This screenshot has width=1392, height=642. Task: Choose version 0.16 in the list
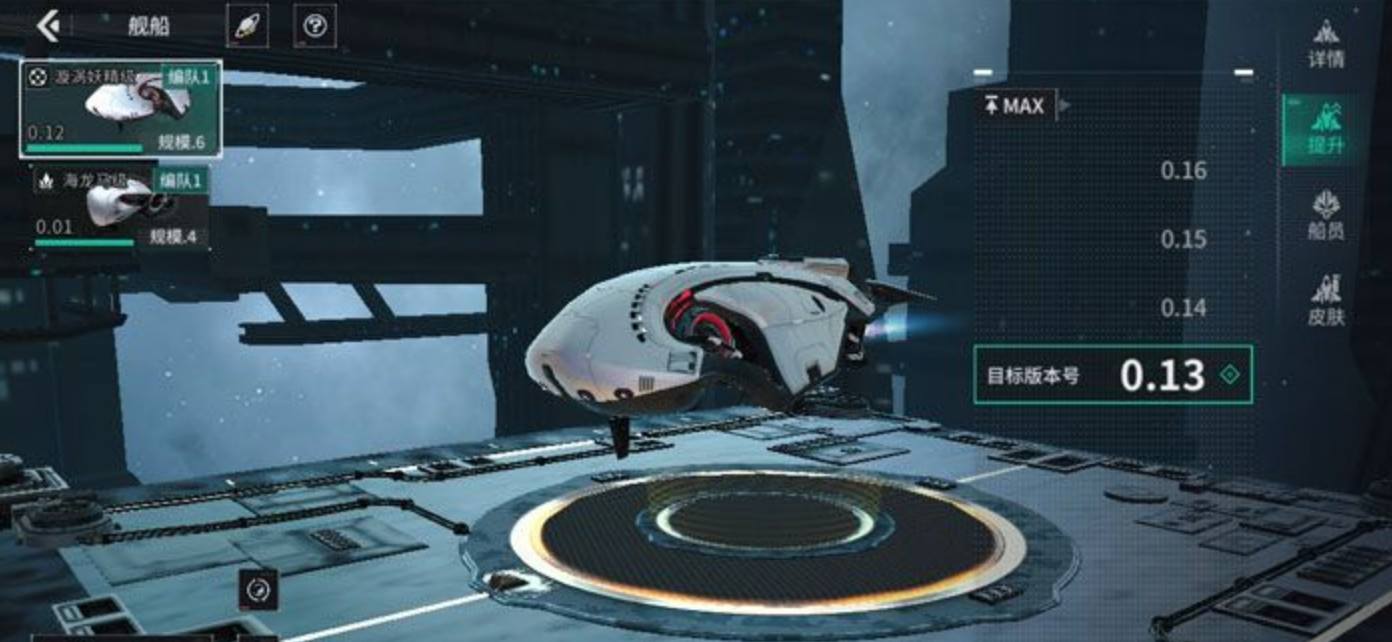click(x=1183, y=171)
